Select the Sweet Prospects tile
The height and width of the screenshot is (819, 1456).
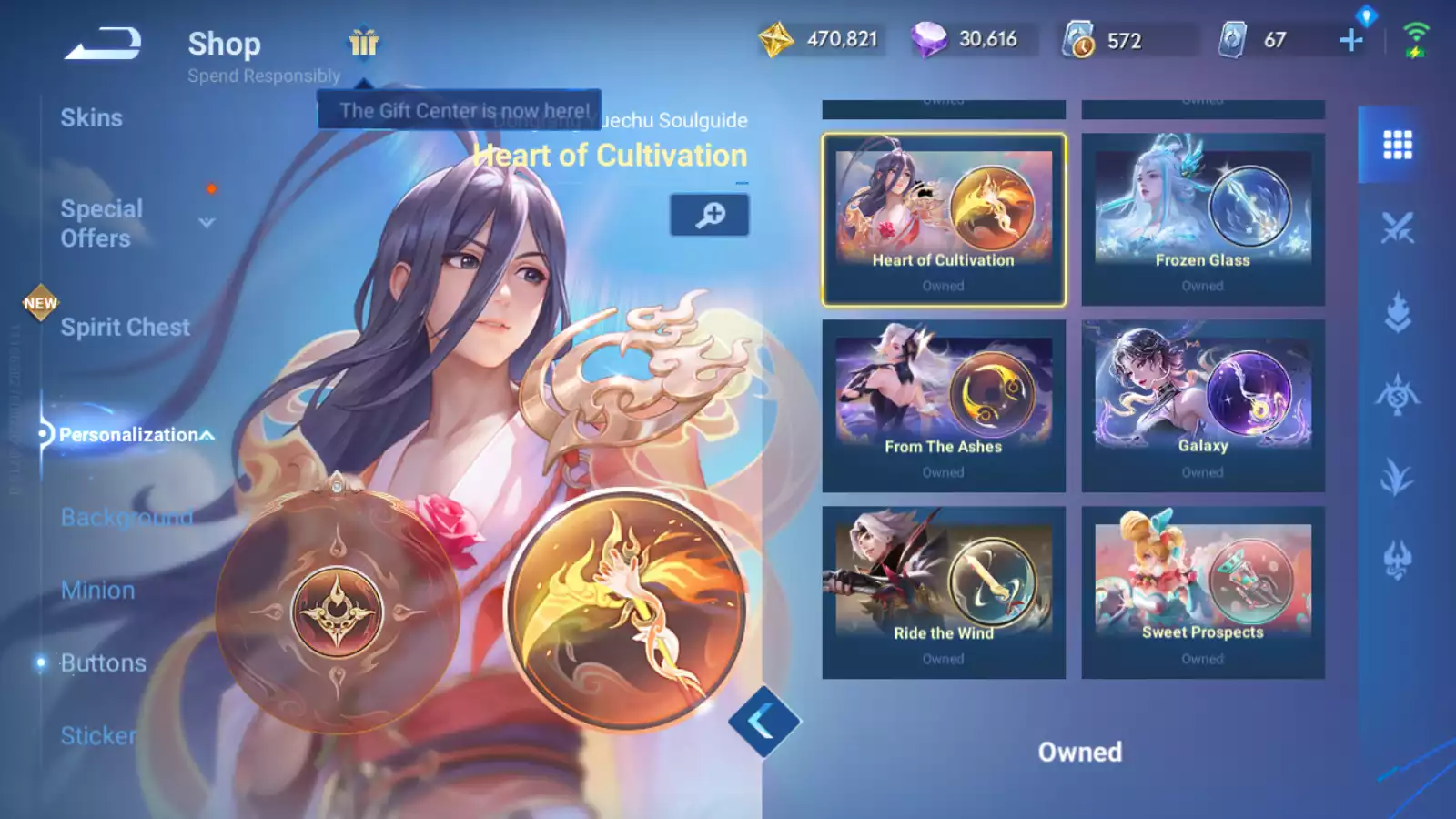pyautogui.click(x=1203, y=592)
